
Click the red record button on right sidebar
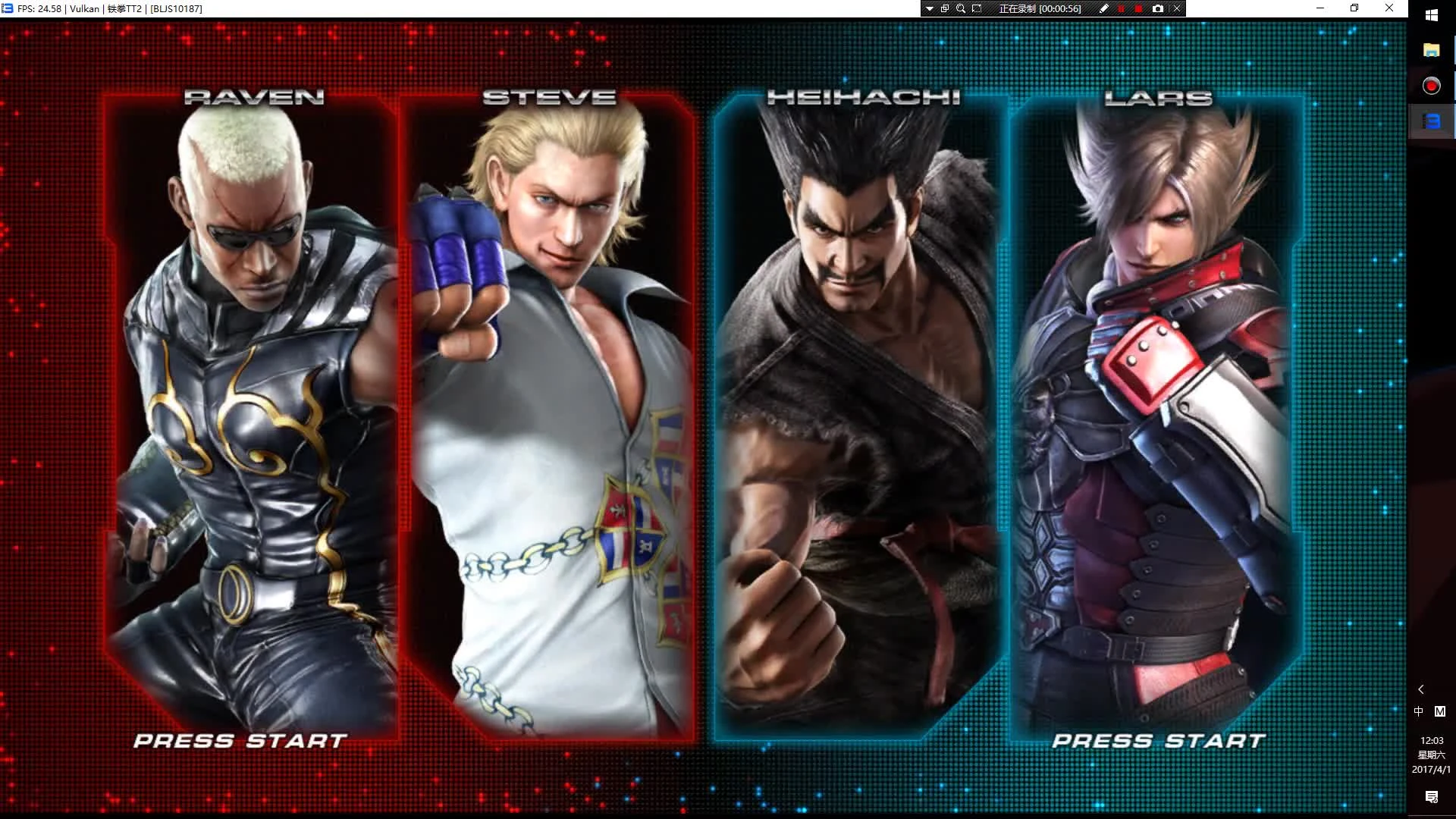(1431, 86)
